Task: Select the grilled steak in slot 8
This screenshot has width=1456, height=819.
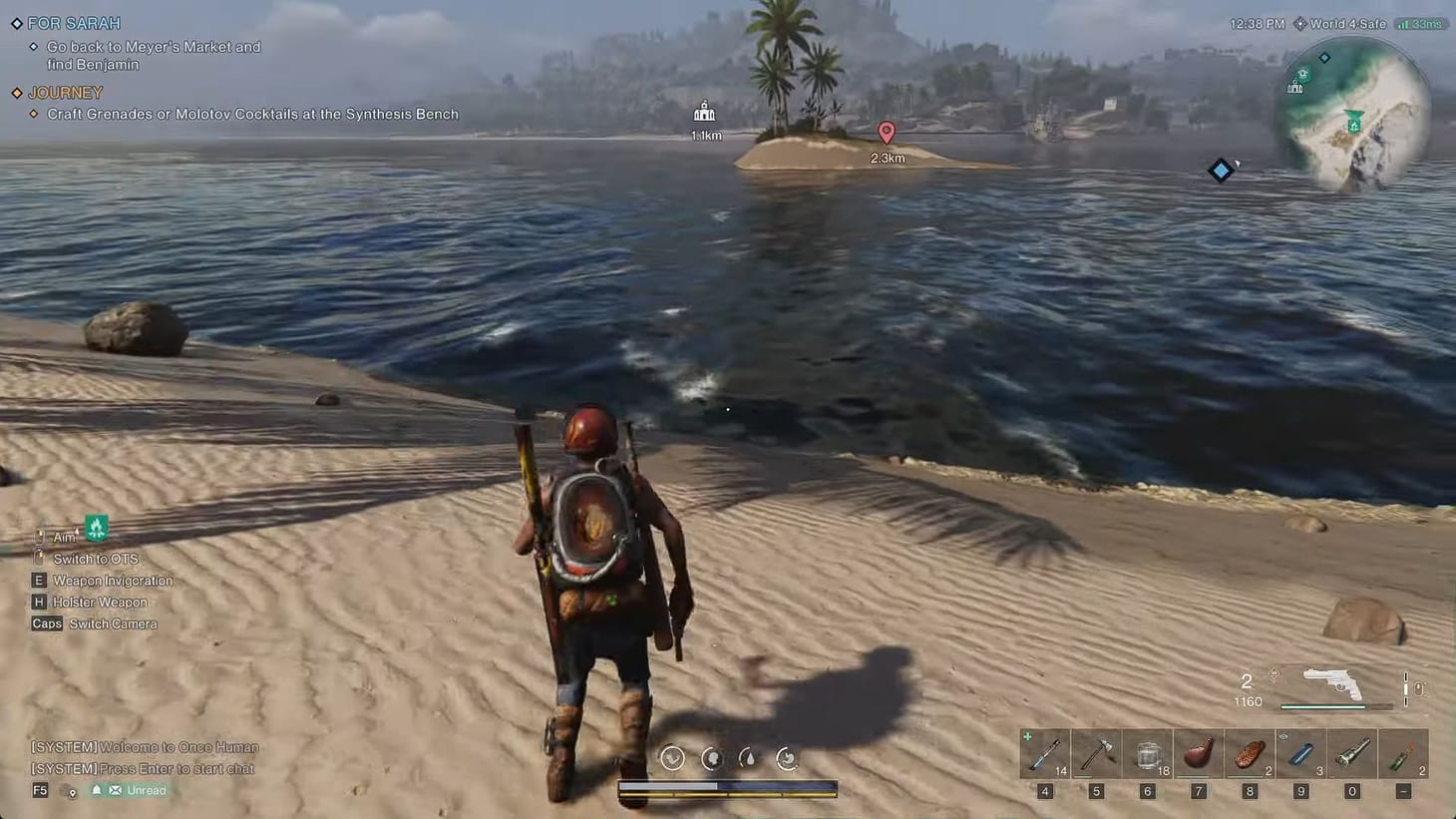Action: pos(1249,754)
